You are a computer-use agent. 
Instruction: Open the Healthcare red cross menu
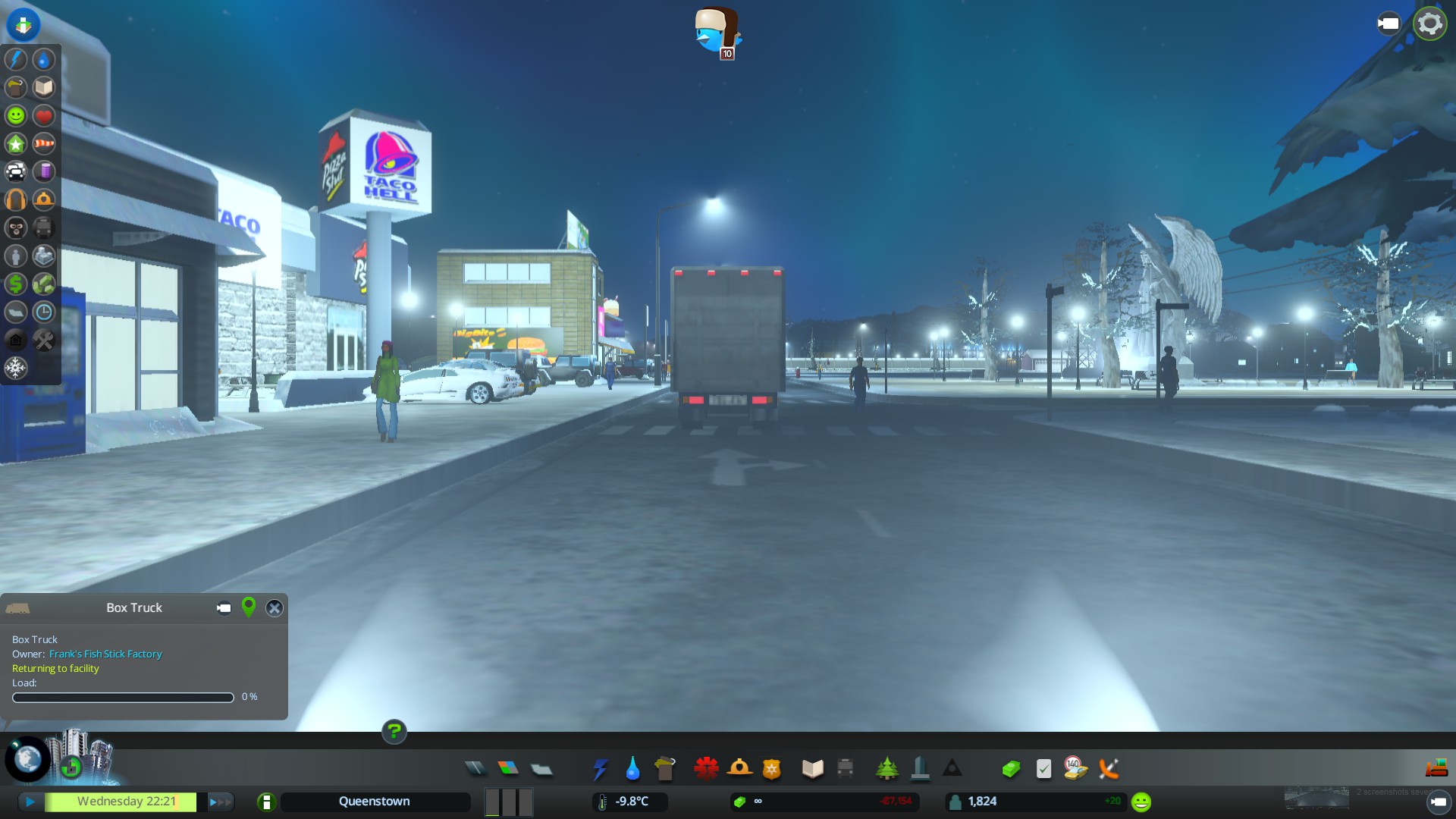[706, 769]
